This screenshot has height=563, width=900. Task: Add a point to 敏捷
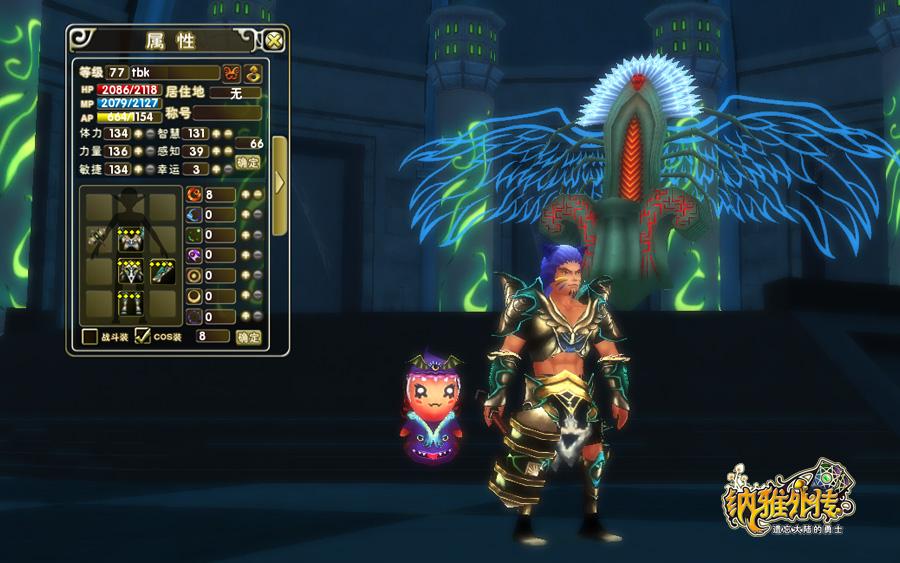[139, 169]
